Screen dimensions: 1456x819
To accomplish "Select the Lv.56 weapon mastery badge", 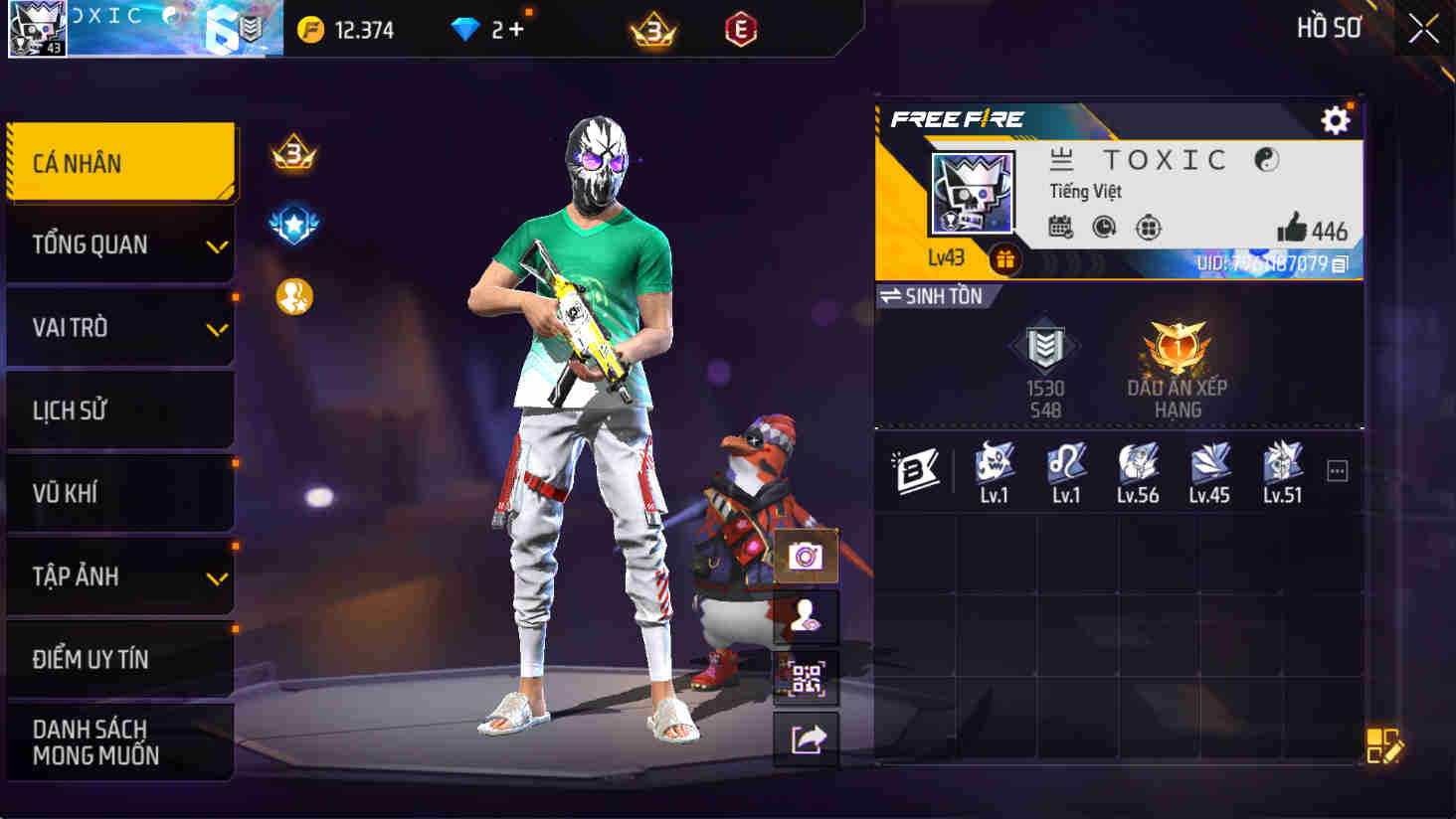I will [1138, 464].
